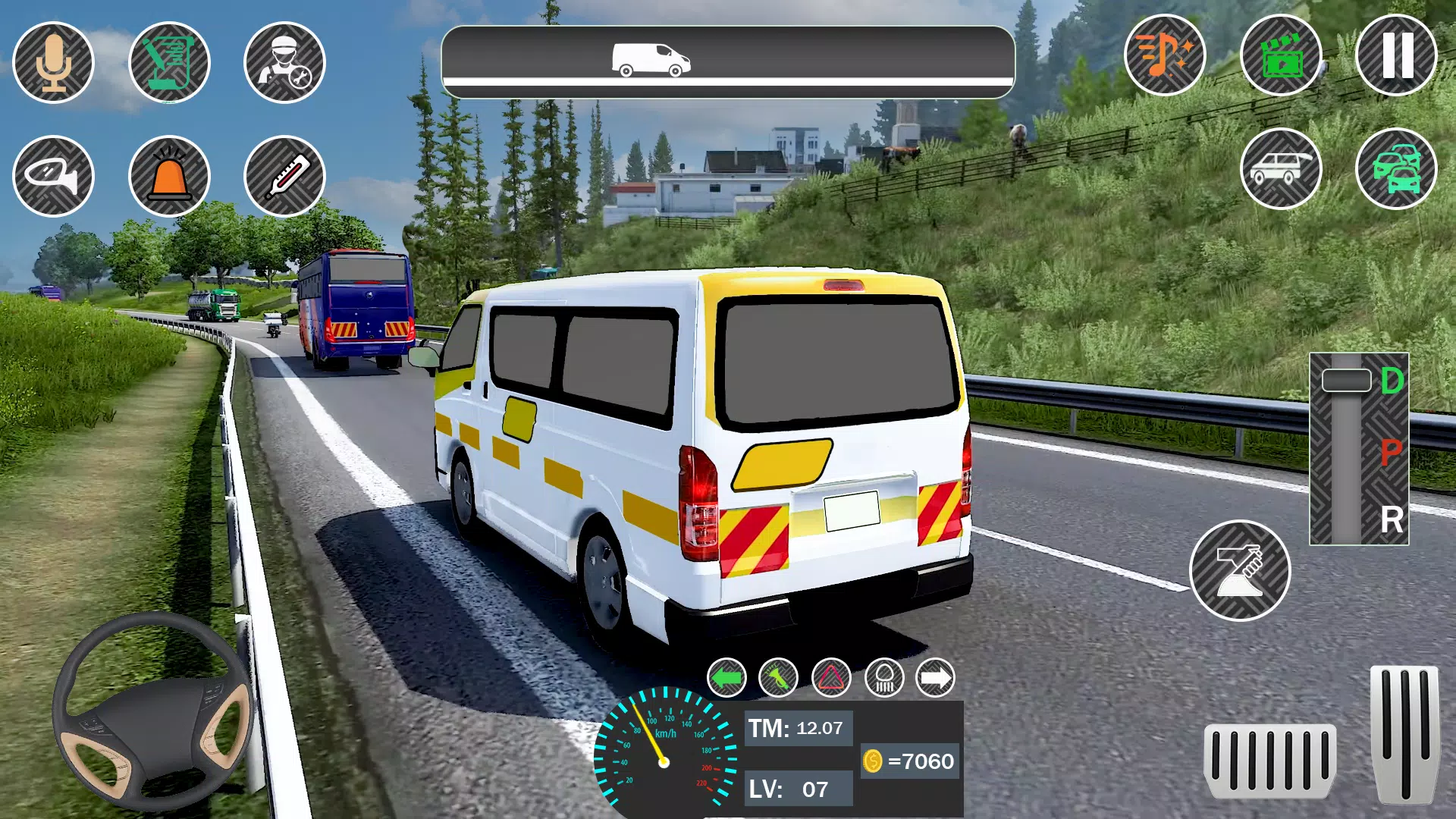The width and height of the screenshot is (1456, 819).
Task: Pause the game
Action: (x=1396, y=55)
